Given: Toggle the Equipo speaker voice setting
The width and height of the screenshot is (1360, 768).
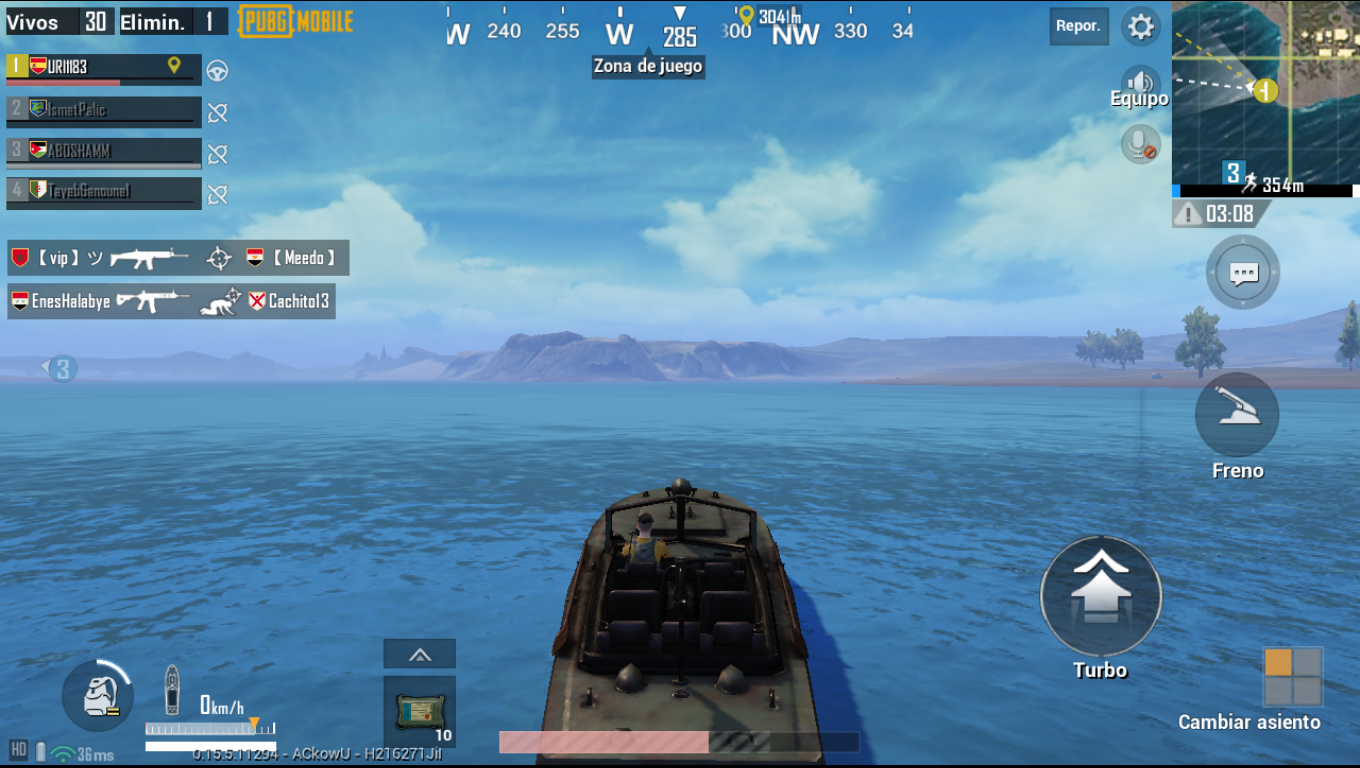Looking at the screenshot, I should click(1139, 84).
